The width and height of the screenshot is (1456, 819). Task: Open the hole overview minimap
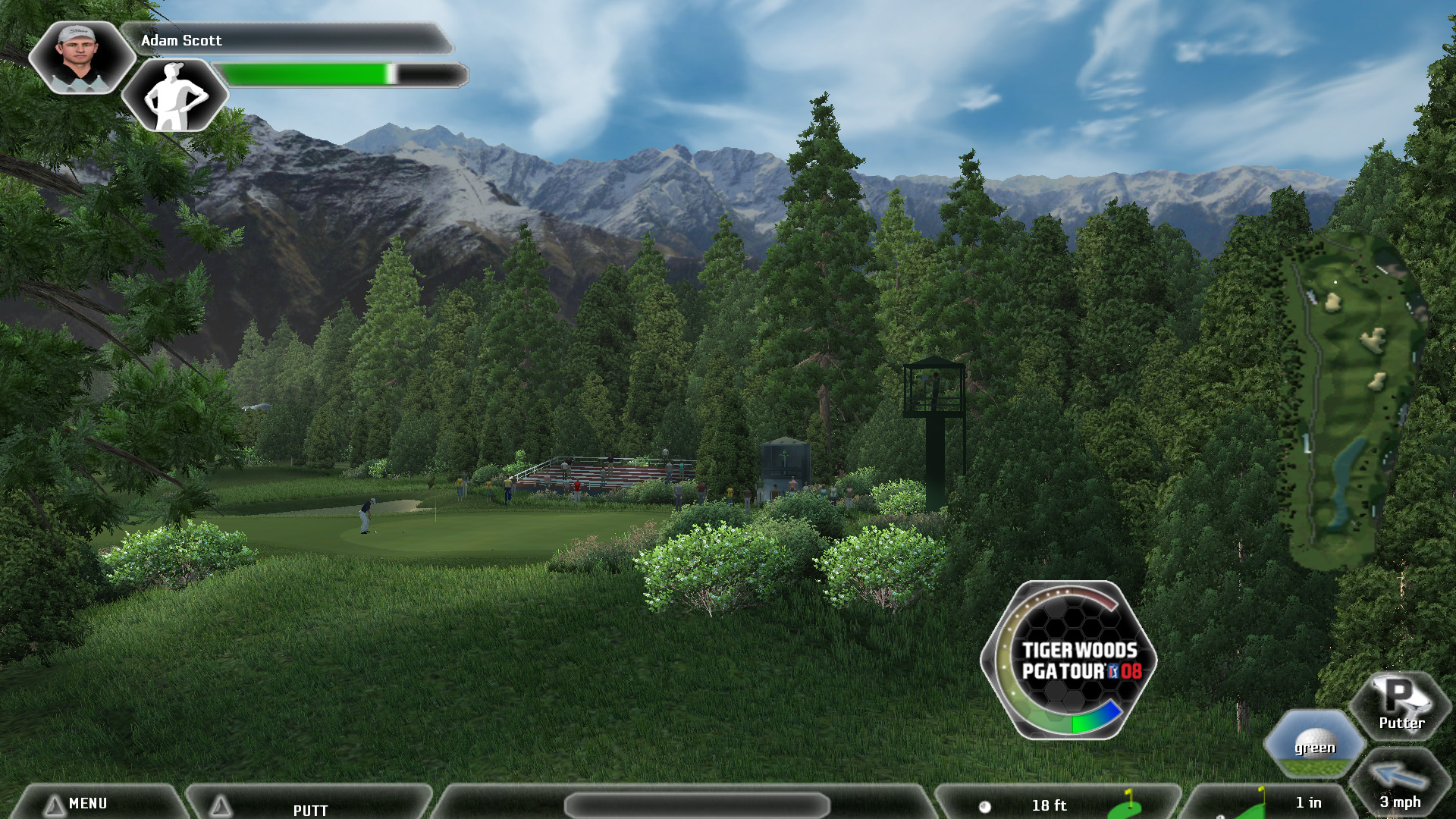tap(1350, 402)
